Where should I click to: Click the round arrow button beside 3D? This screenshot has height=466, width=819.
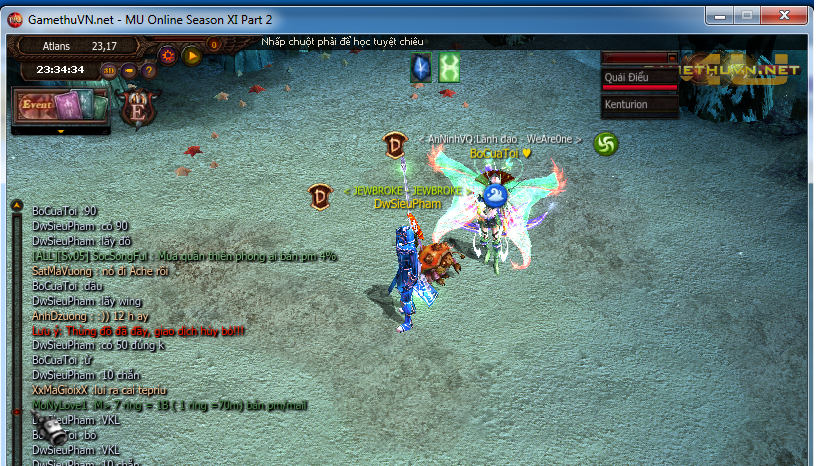pos(129,71)
